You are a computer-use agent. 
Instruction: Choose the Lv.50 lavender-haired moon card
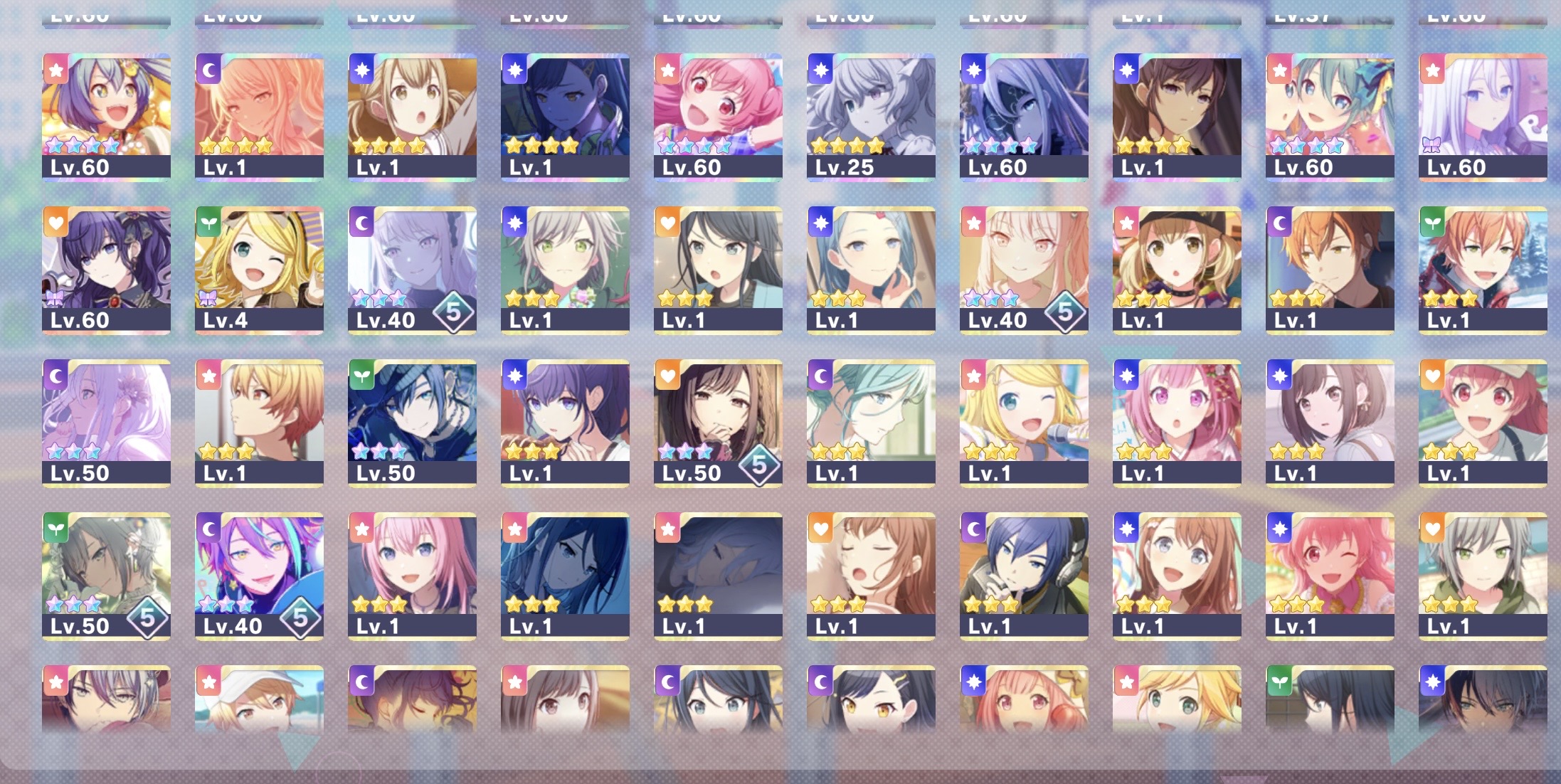[x=106, y=423]
